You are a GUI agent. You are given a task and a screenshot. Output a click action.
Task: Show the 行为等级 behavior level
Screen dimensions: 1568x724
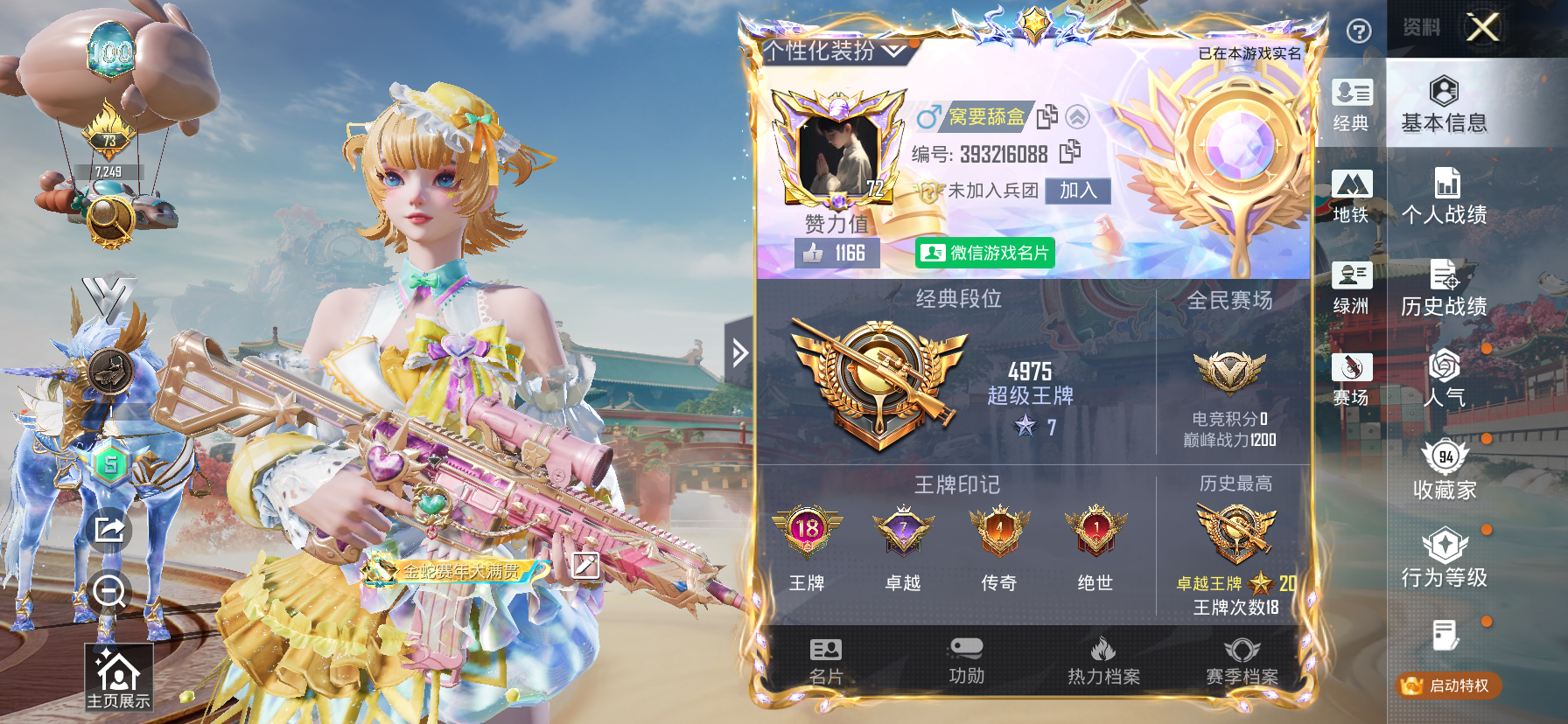coord(1444,560)
